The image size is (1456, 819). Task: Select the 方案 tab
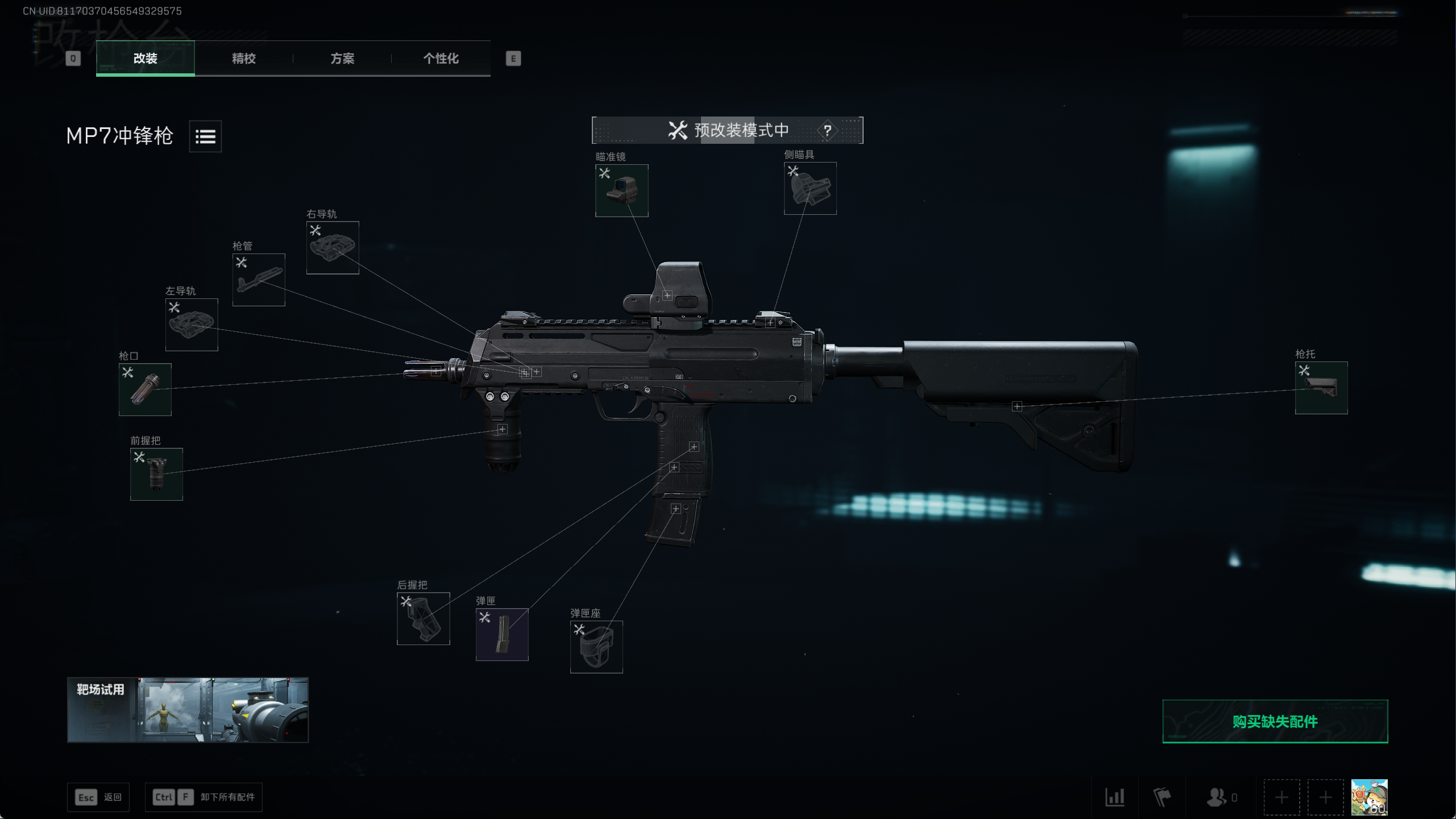point(342,58)
